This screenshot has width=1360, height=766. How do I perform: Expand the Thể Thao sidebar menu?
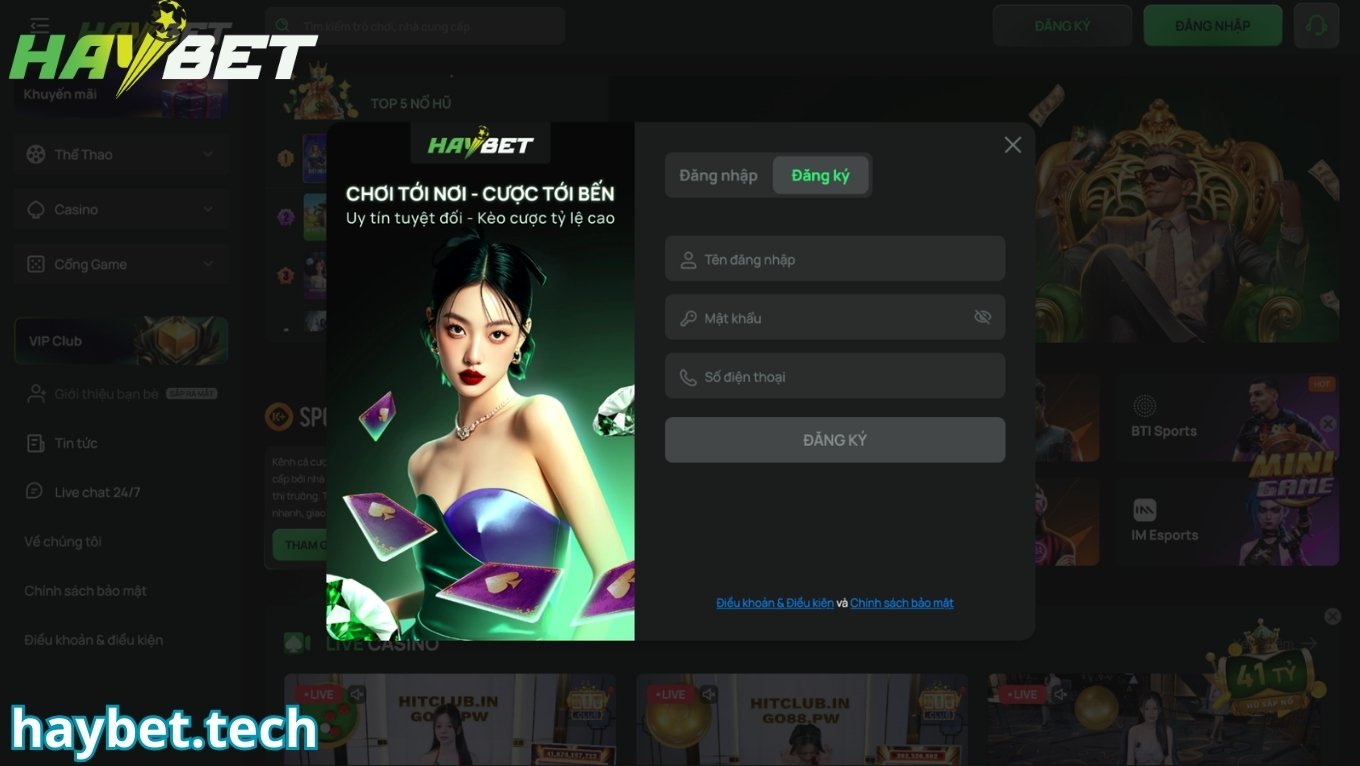(121, 155)
